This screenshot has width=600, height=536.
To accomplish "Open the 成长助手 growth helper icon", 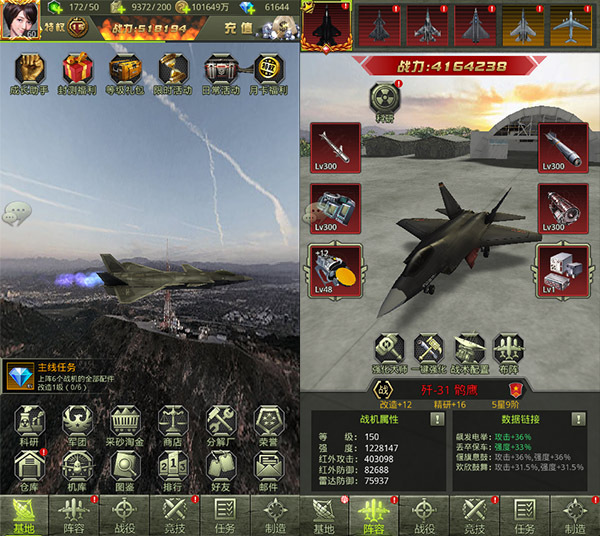I will pyautogui.click(x=27, y=71).
